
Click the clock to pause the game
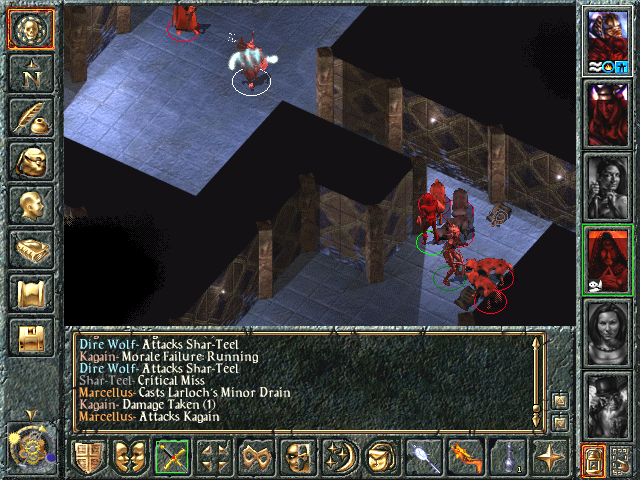30,443
